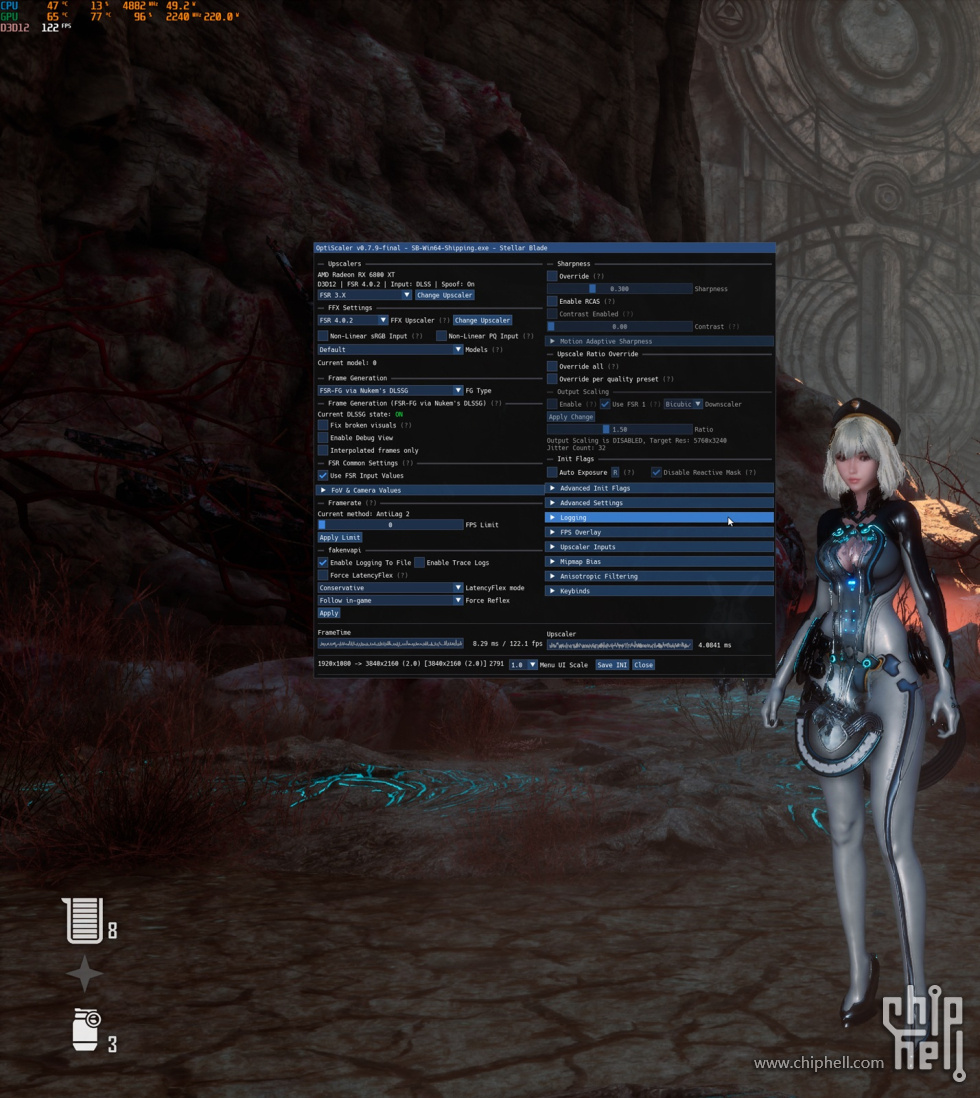Toggle Enable Logging To File
The image size is (980, 1098).
pyautogui.click(x=323, y=563)
